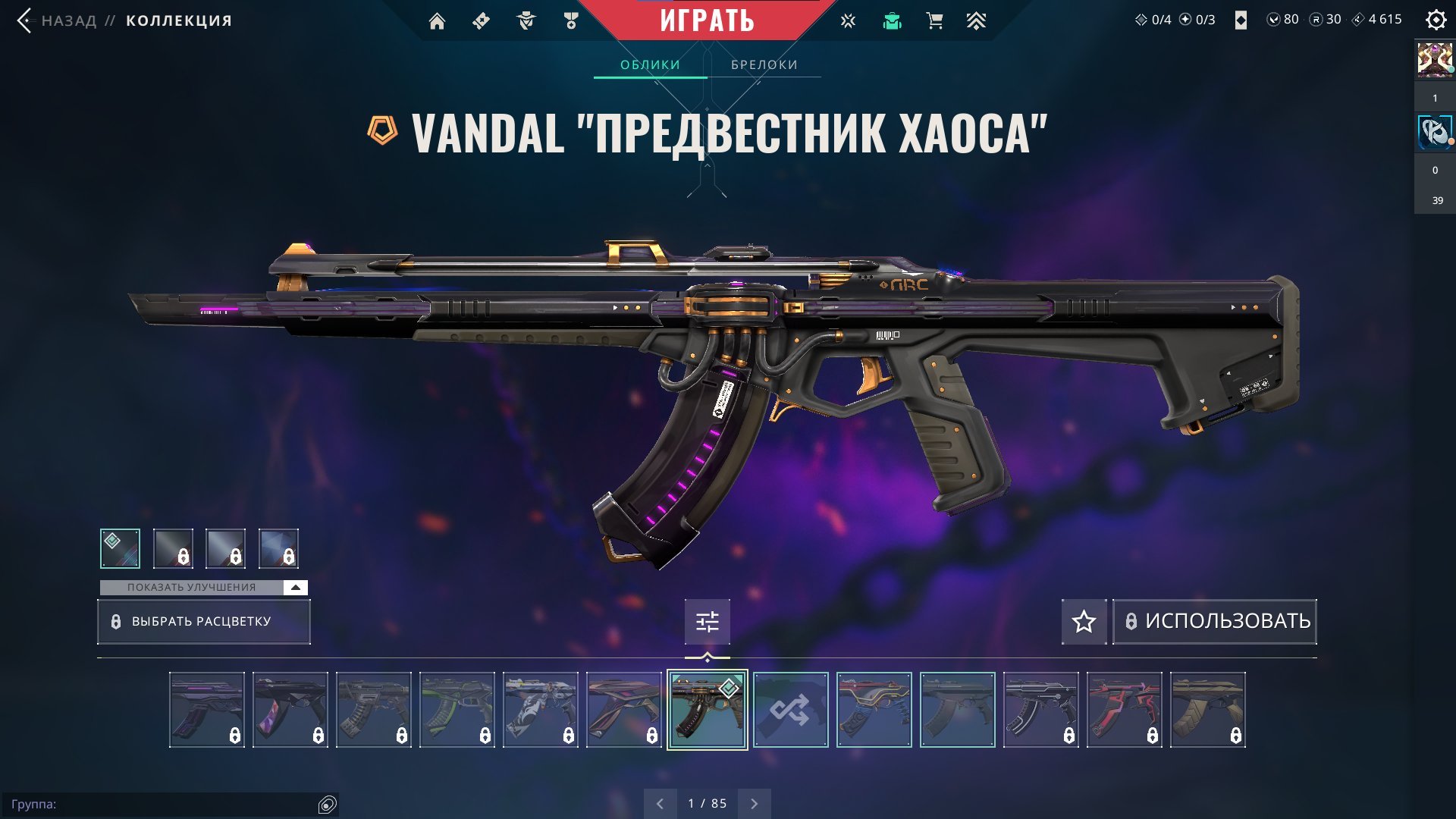1456x819 pixels.
Task: Open the Home screen icon
Action: coord(438,20)
